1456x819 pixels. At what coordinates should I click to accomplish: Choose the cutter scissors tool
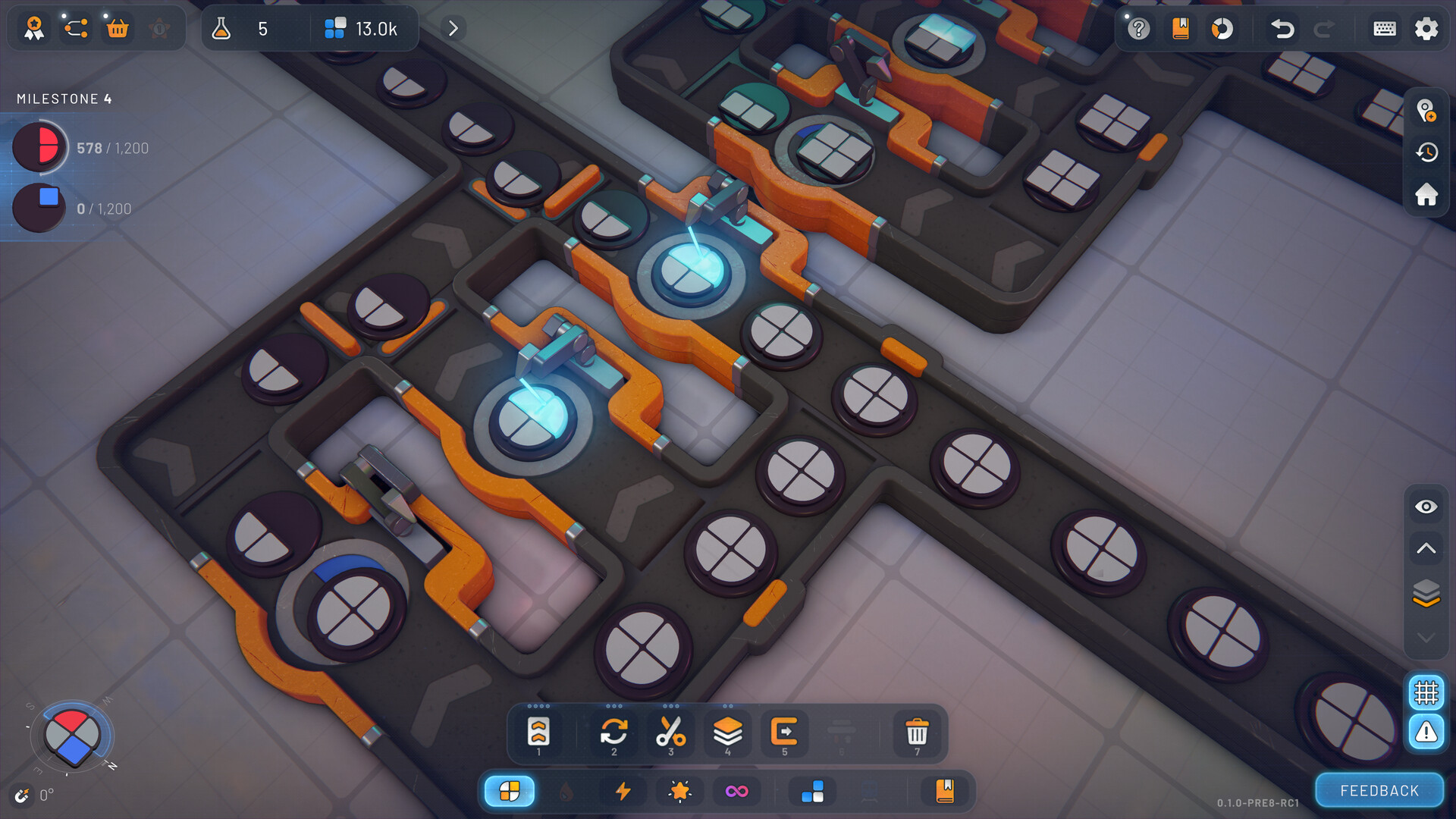pos(670,733)
